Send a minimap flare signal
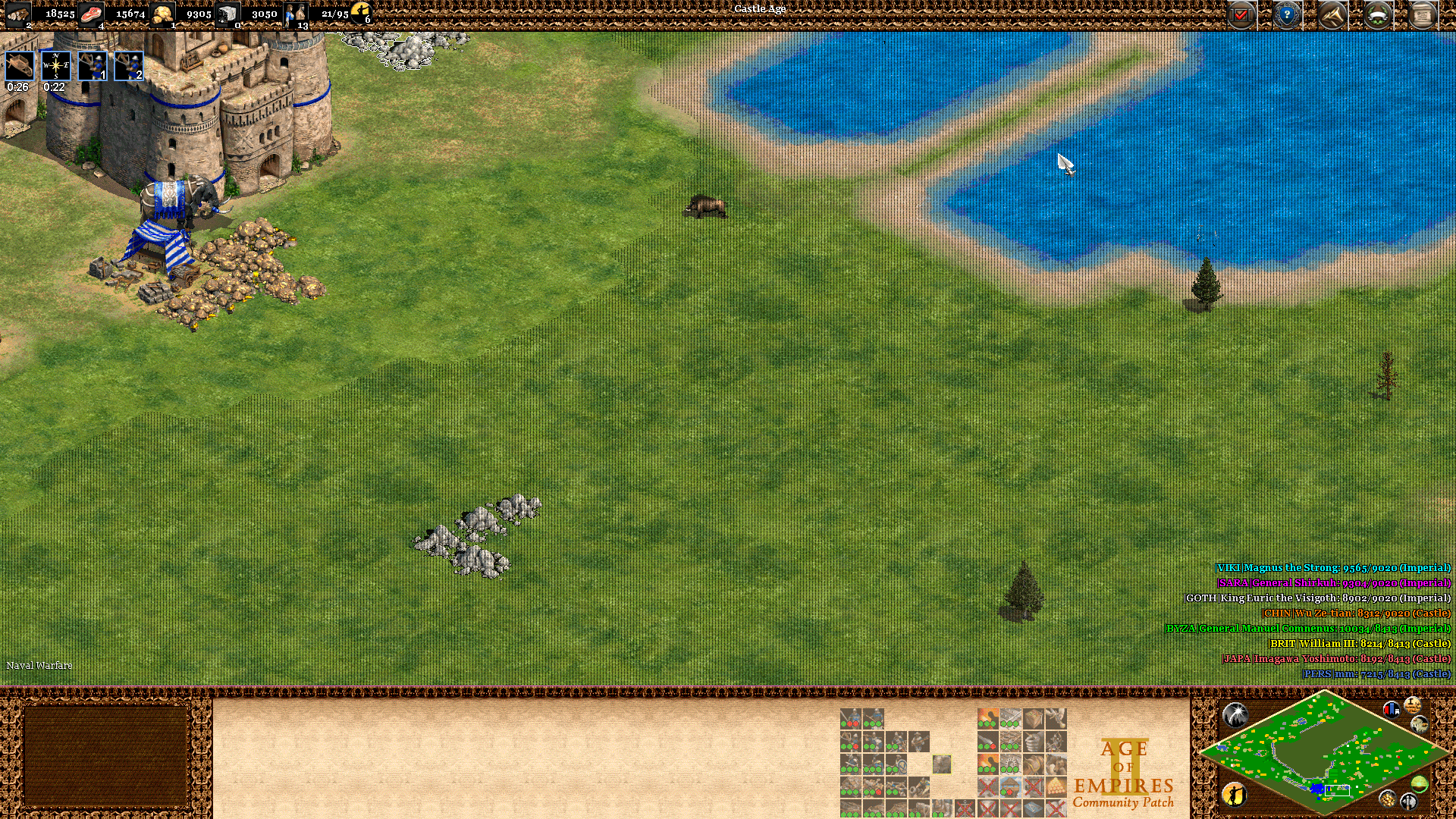The image size is (1456, 819). 1235,714
